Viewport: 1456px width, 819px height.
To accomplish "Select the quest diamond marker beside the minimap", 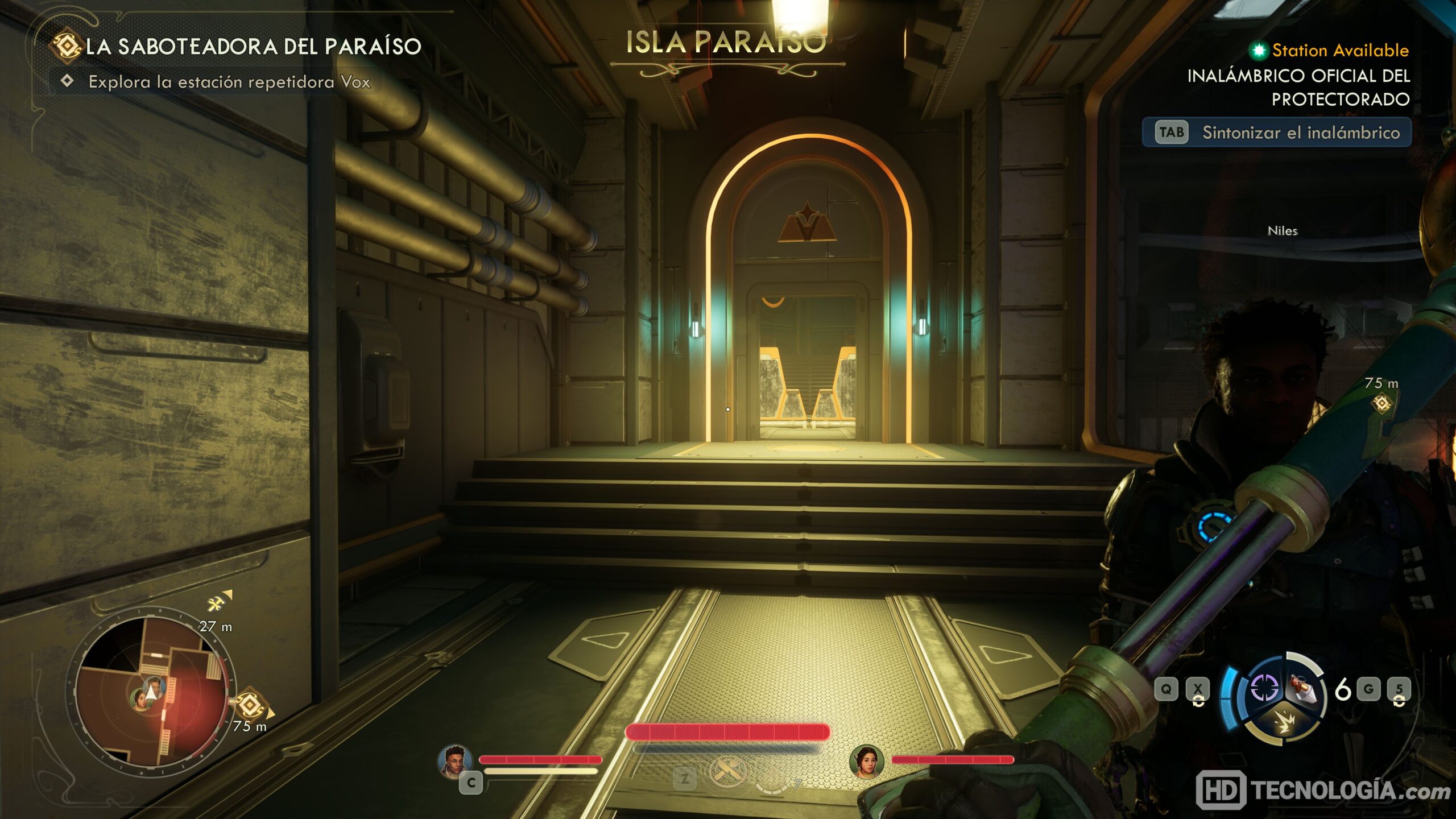I will click(249, 705).
